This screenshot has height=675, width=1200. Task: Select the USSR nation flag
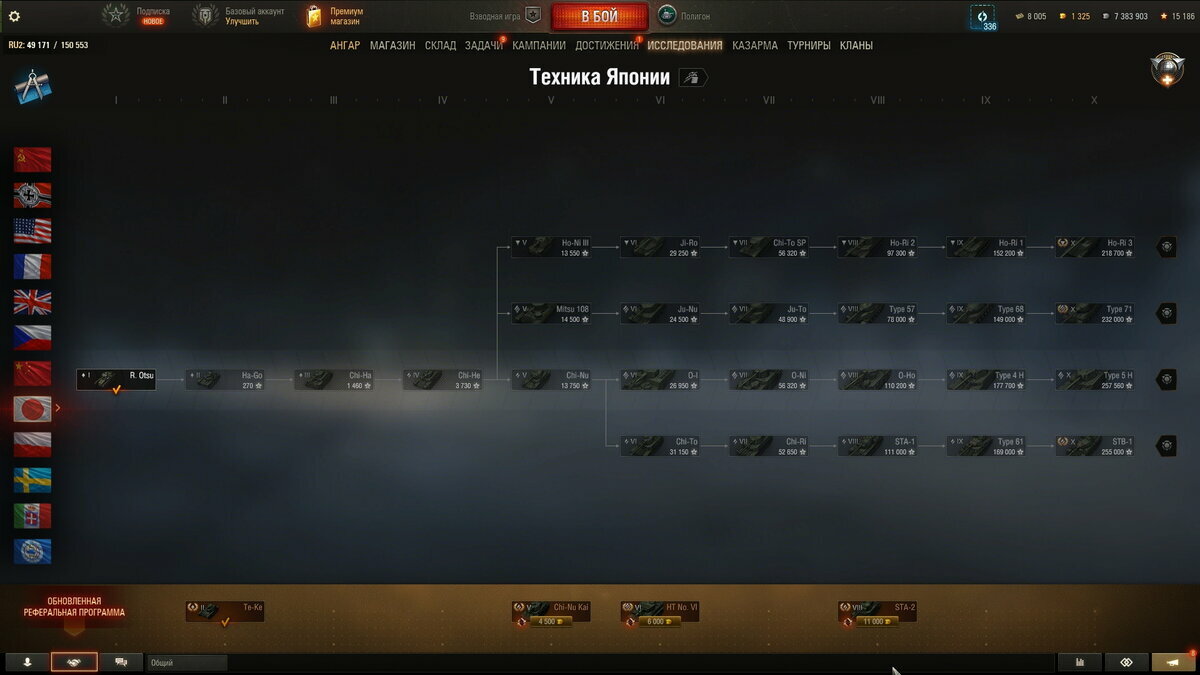32,160
